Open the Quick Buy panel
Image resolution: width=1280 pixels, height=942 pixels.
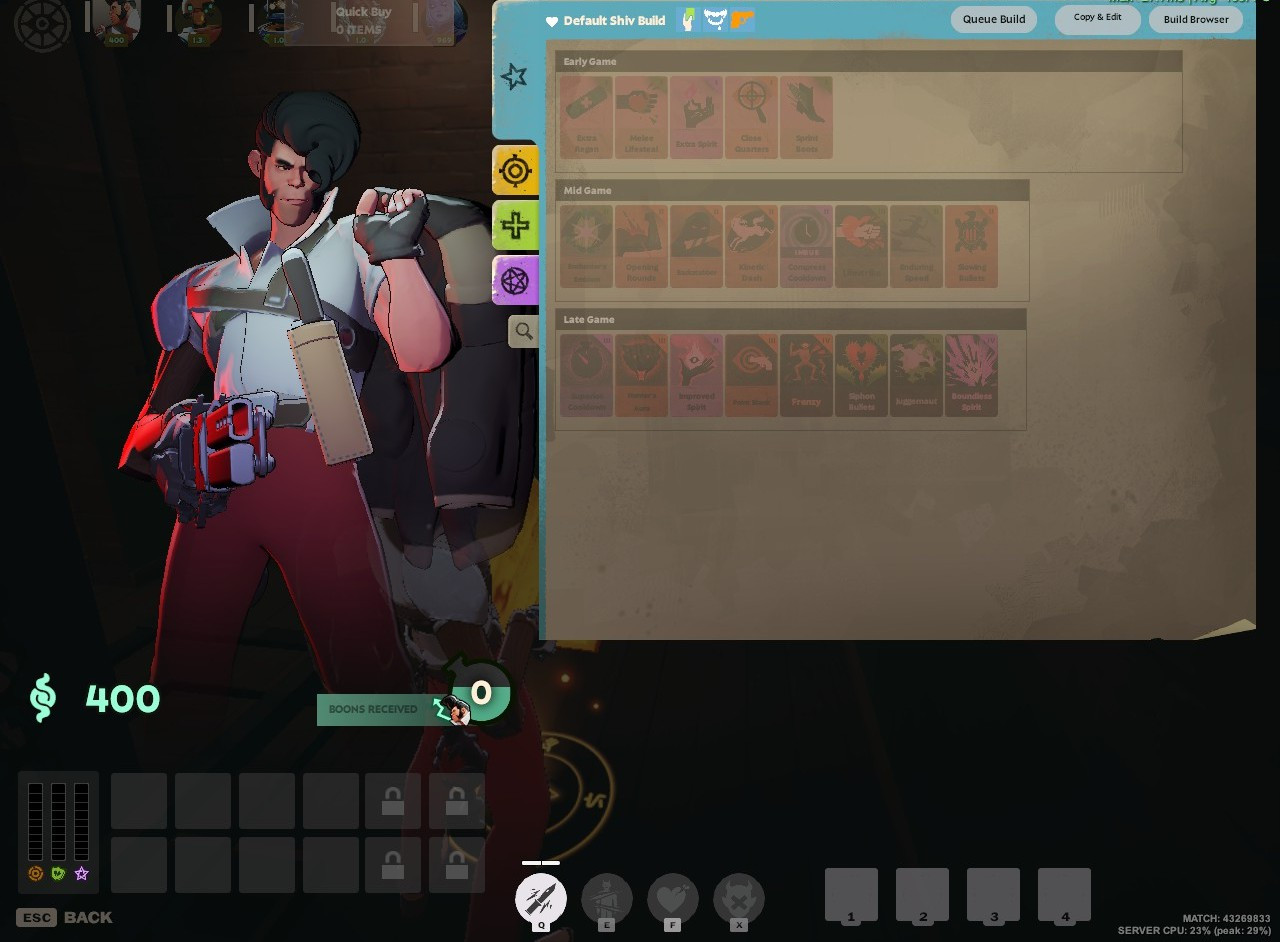click(x=362, y=19)
